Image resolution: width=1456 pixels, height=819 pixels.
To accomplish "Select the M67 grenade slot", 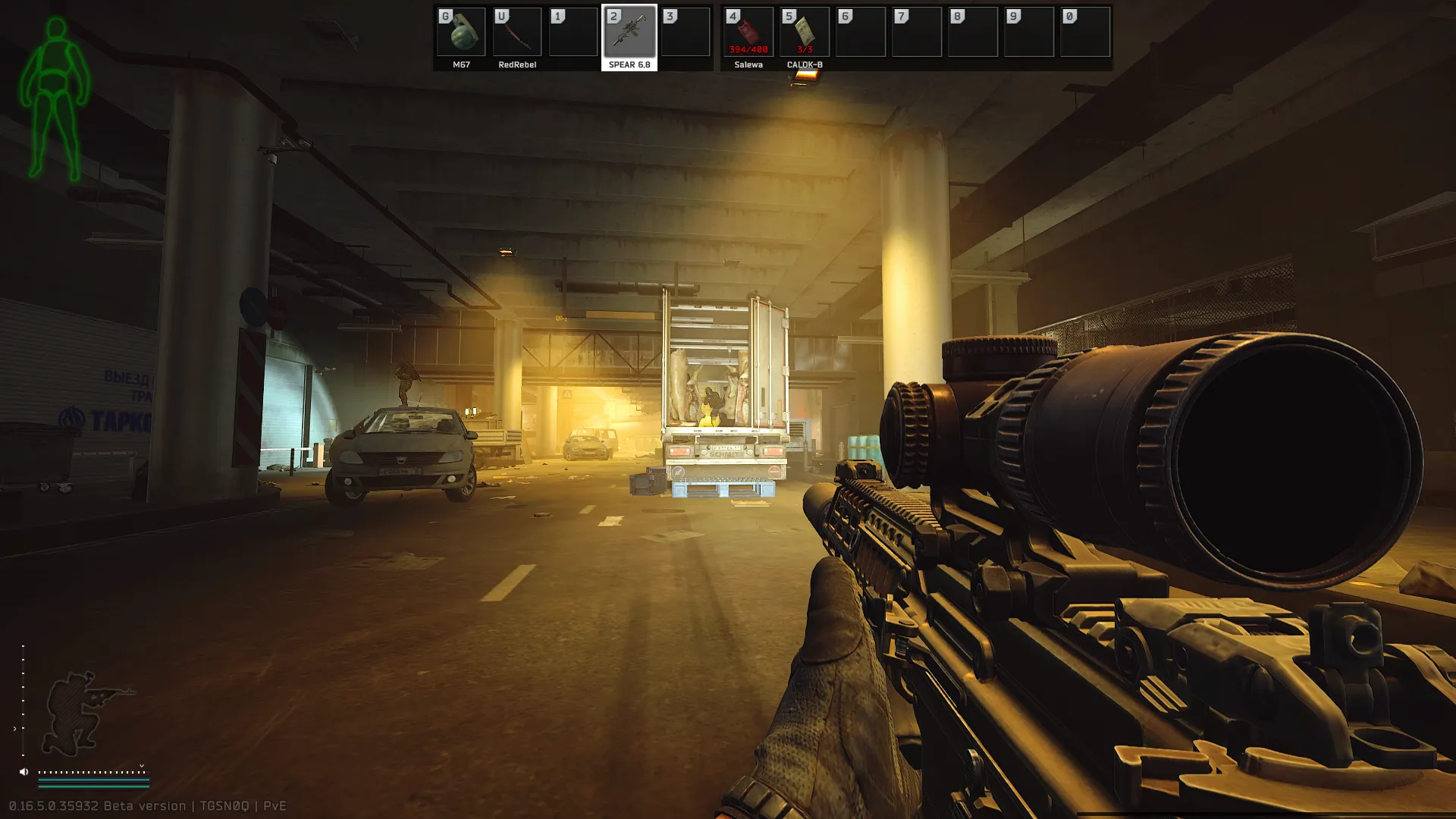I will pos(461,33).
